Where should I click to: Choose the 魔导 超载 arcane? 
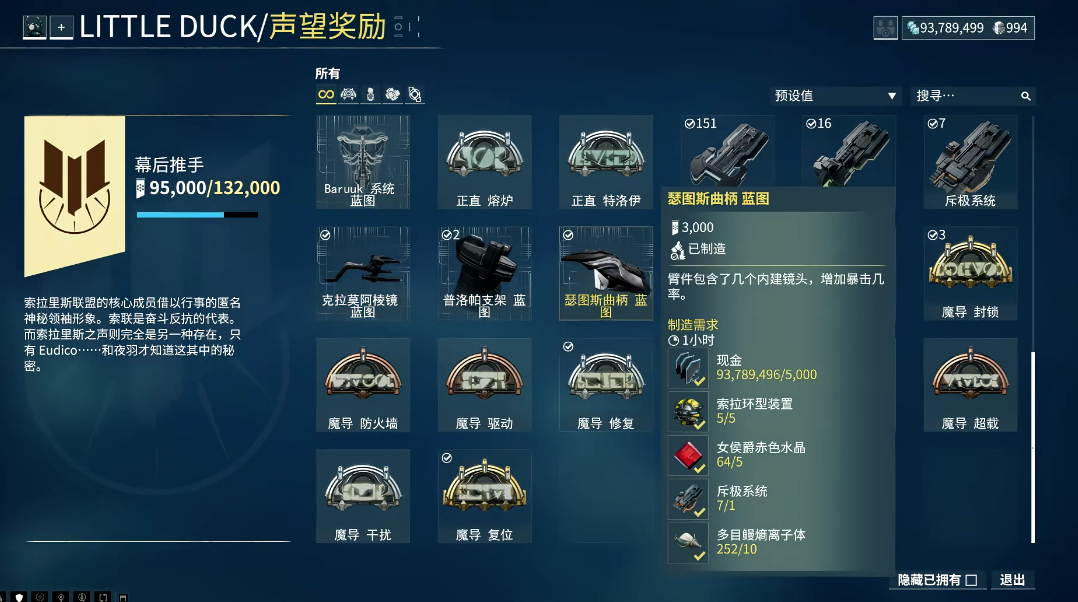[970, 385]
